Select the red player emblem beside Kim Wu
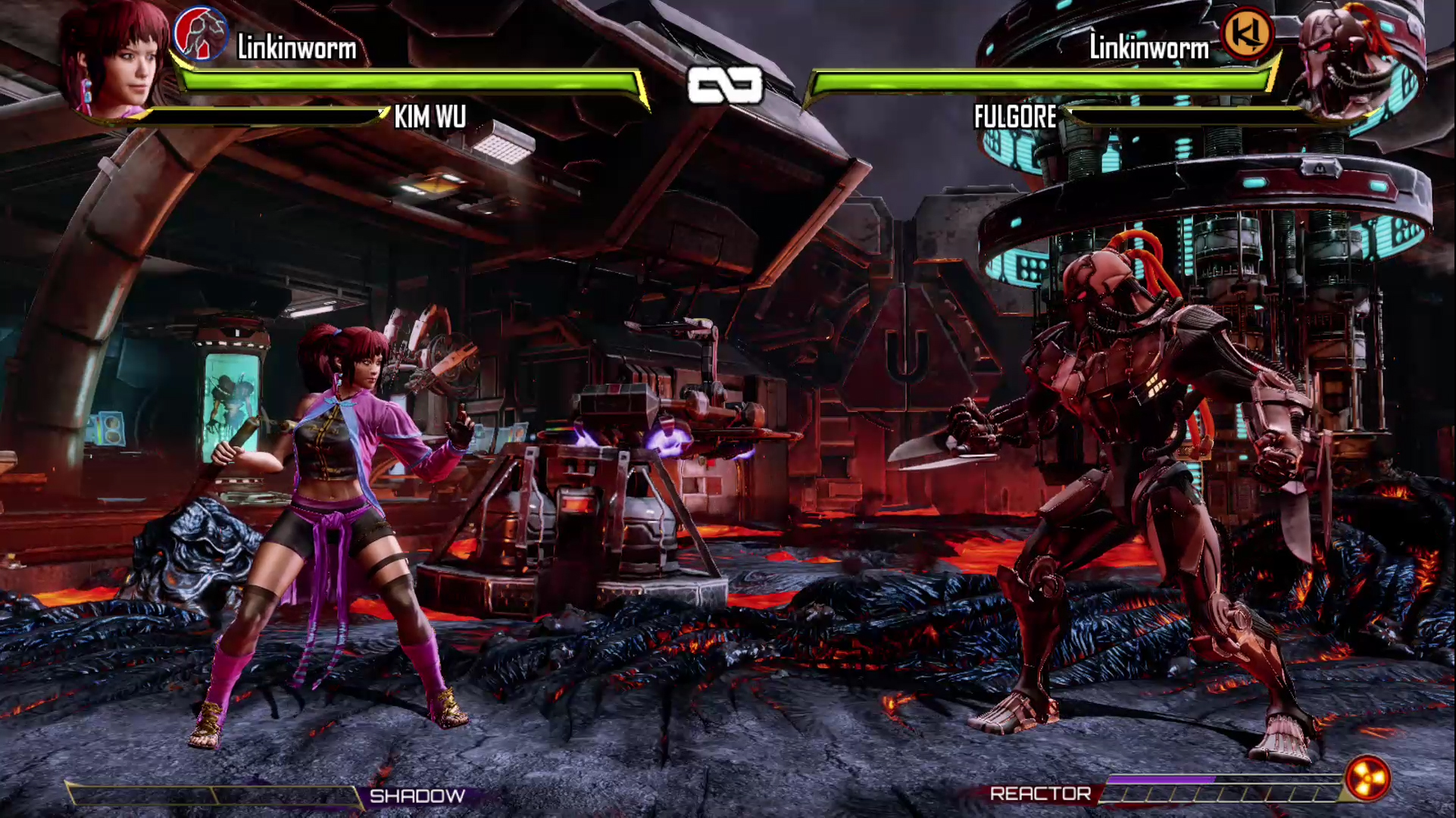 click(200, 33)
